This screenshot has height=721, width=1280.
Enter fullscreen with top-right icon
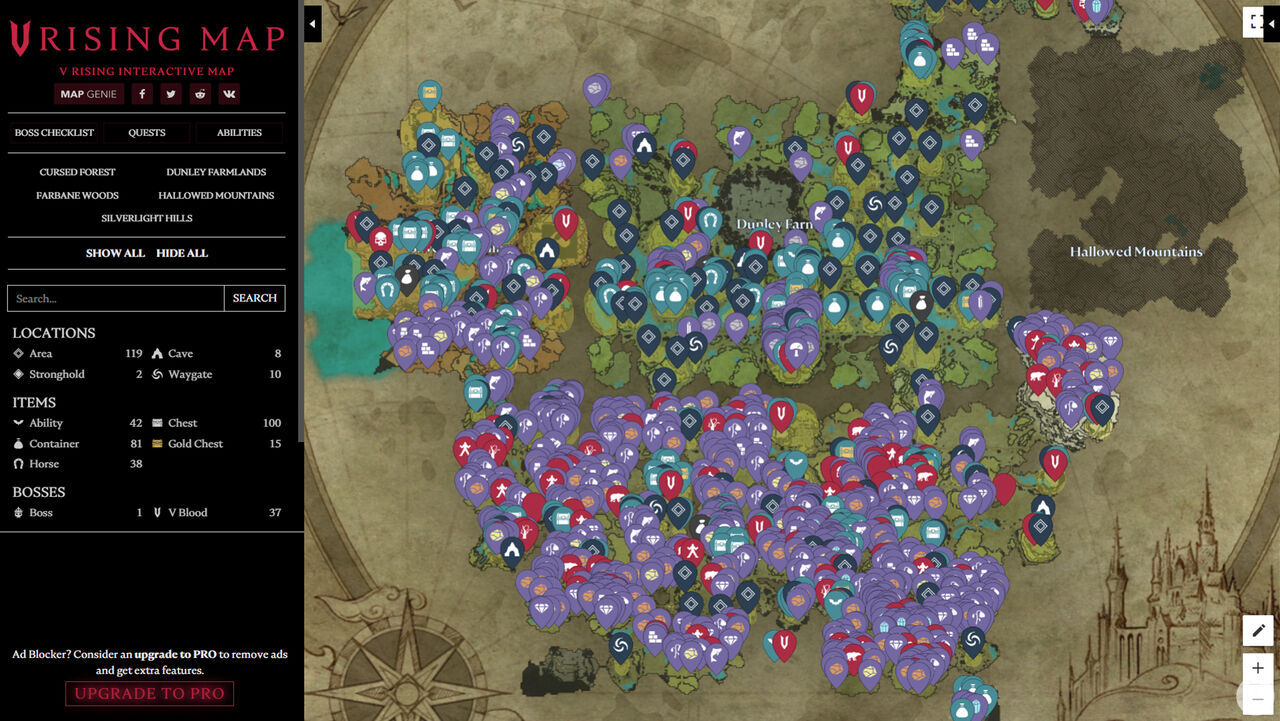pyautogui.click(x=1254, y=21)
